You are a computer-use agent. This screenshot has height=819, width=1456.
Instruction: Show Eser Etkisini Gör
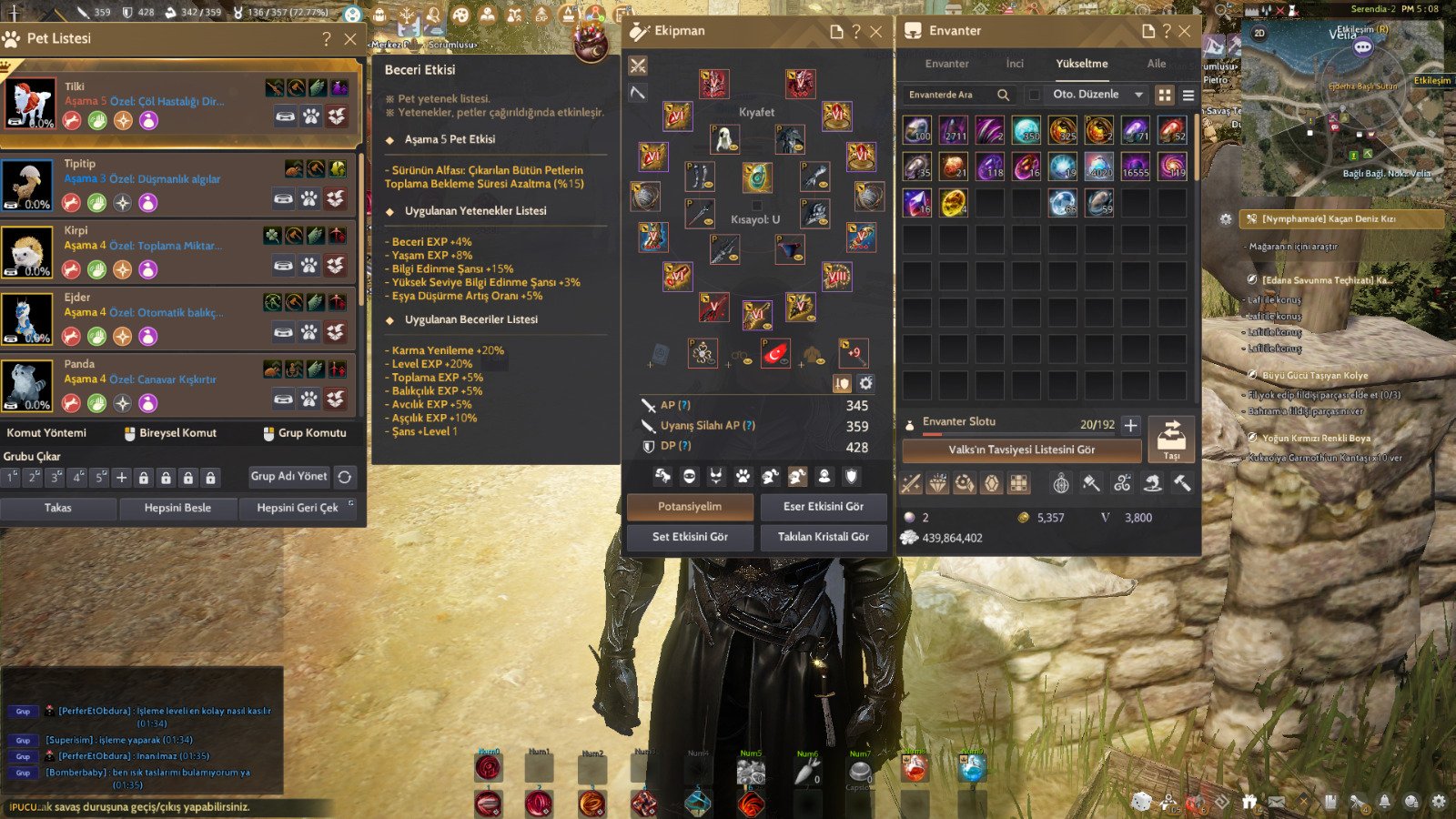[x=823, y=507]
